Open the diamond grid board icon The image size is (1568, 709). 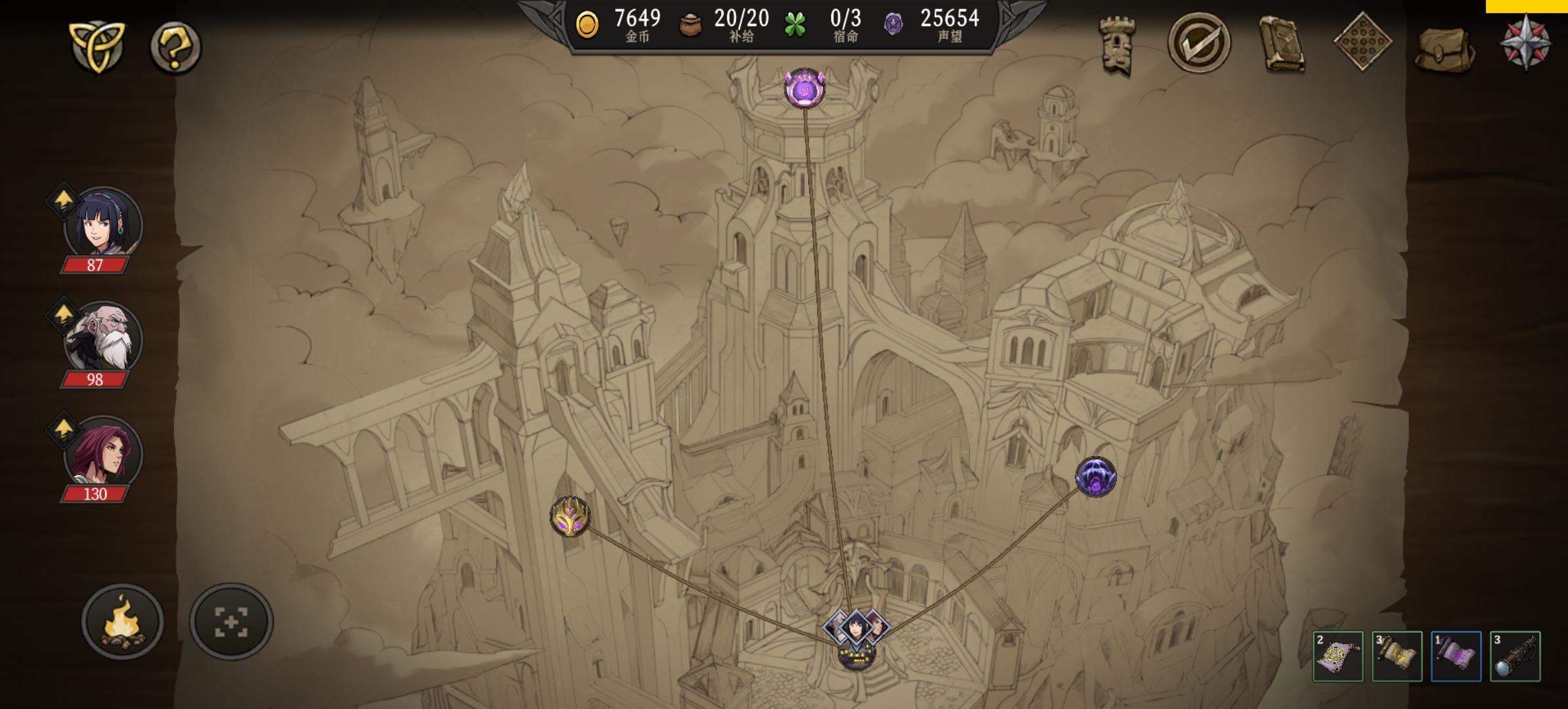(x=1363, y=43)
